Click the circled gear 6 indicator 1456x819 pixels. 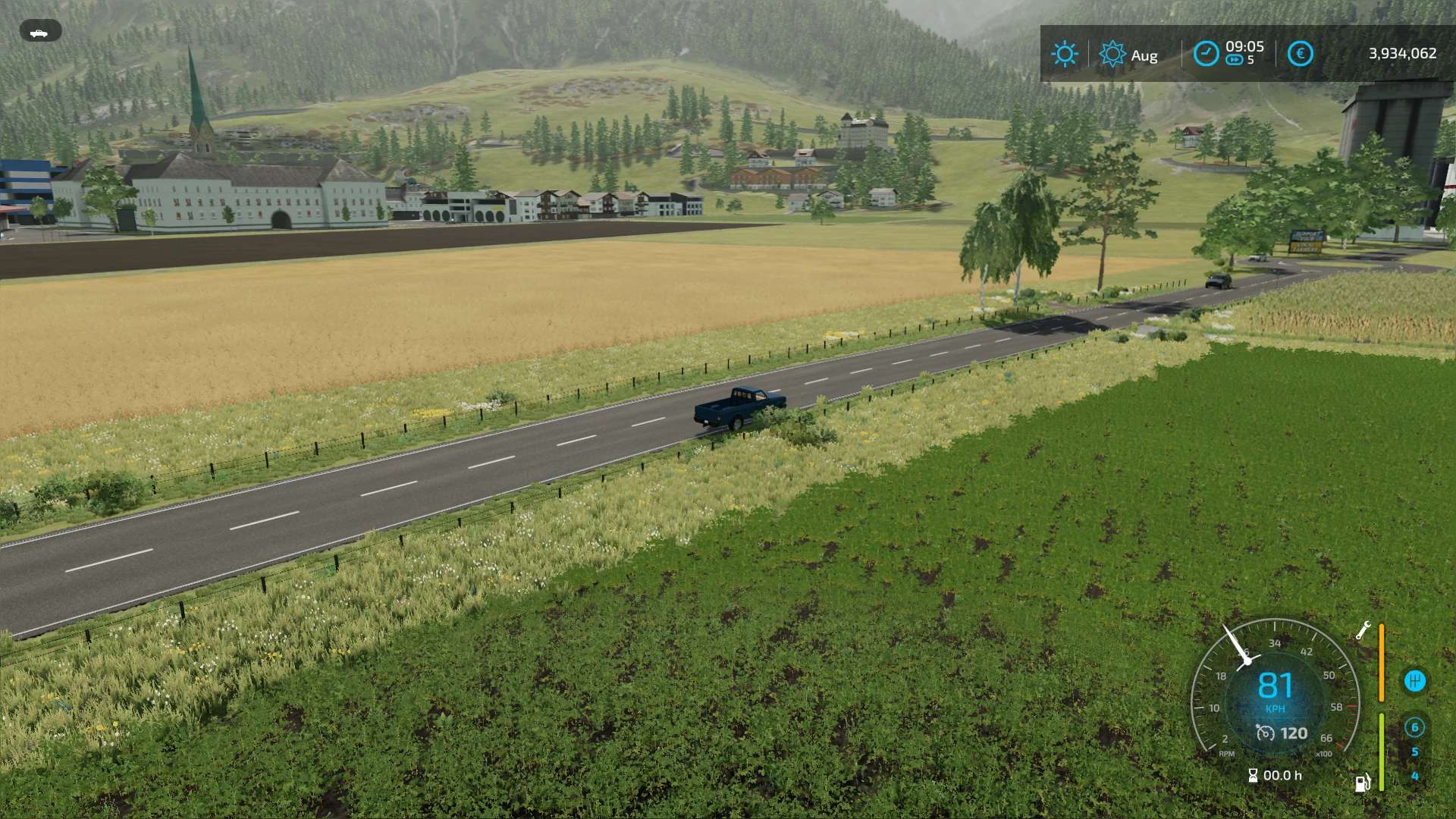[x=1414, y=727]
